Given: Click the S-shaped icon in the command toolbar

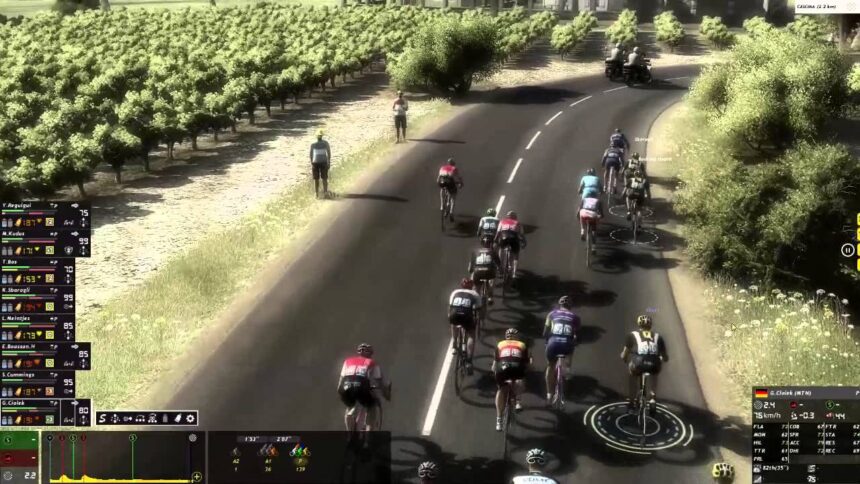Looking at the screenshot, I should click(x=103, y=418).
